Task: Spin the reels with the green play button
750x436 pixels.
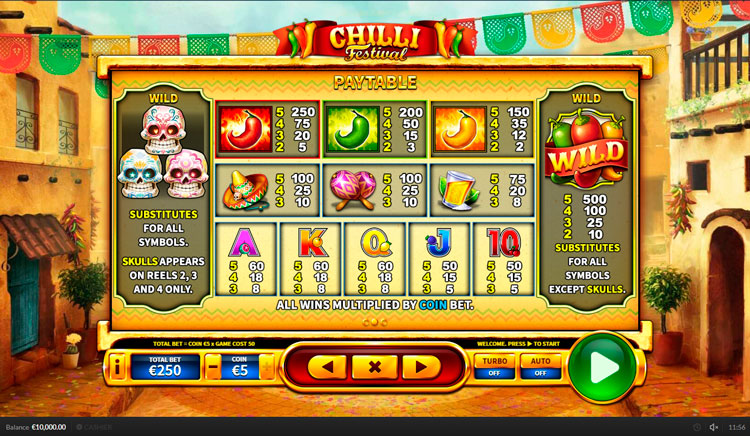Action: click(x=603, y=367)
